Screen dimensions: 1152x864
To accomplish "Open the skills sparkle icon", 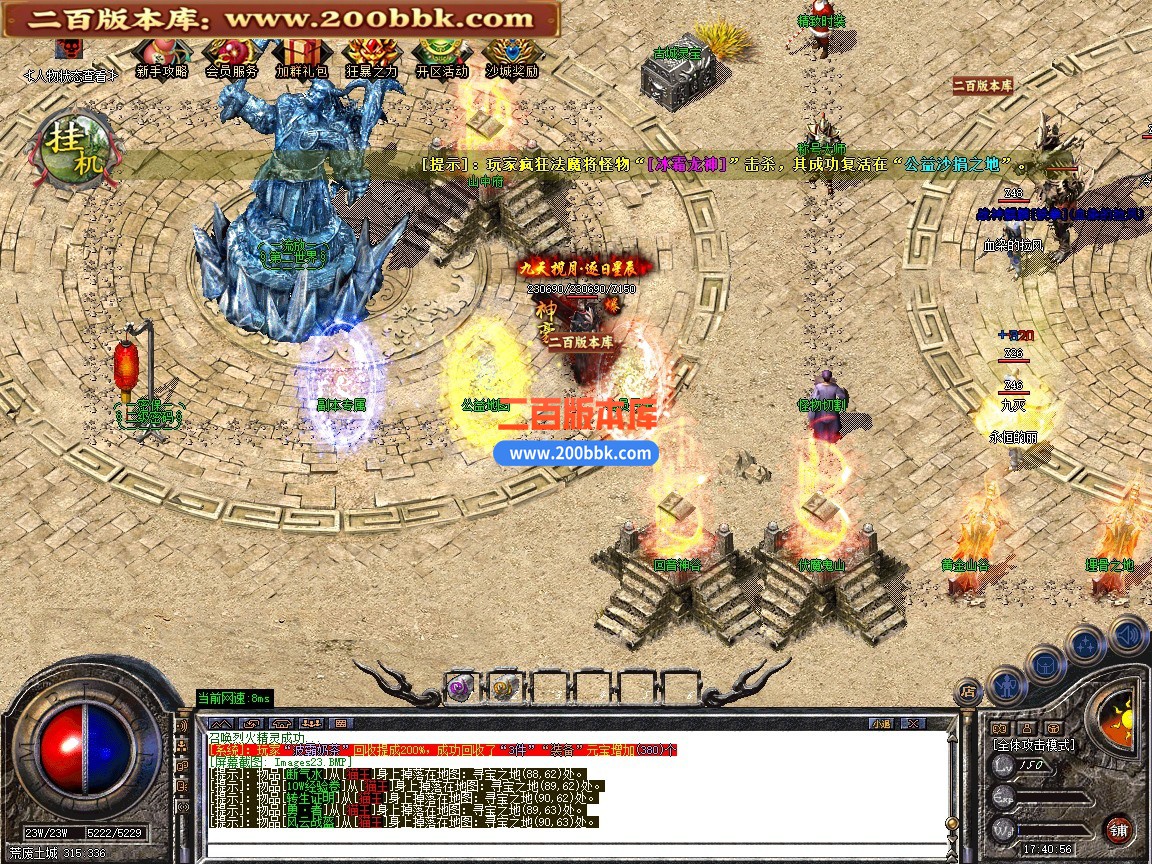I will tap(1086, 645).
